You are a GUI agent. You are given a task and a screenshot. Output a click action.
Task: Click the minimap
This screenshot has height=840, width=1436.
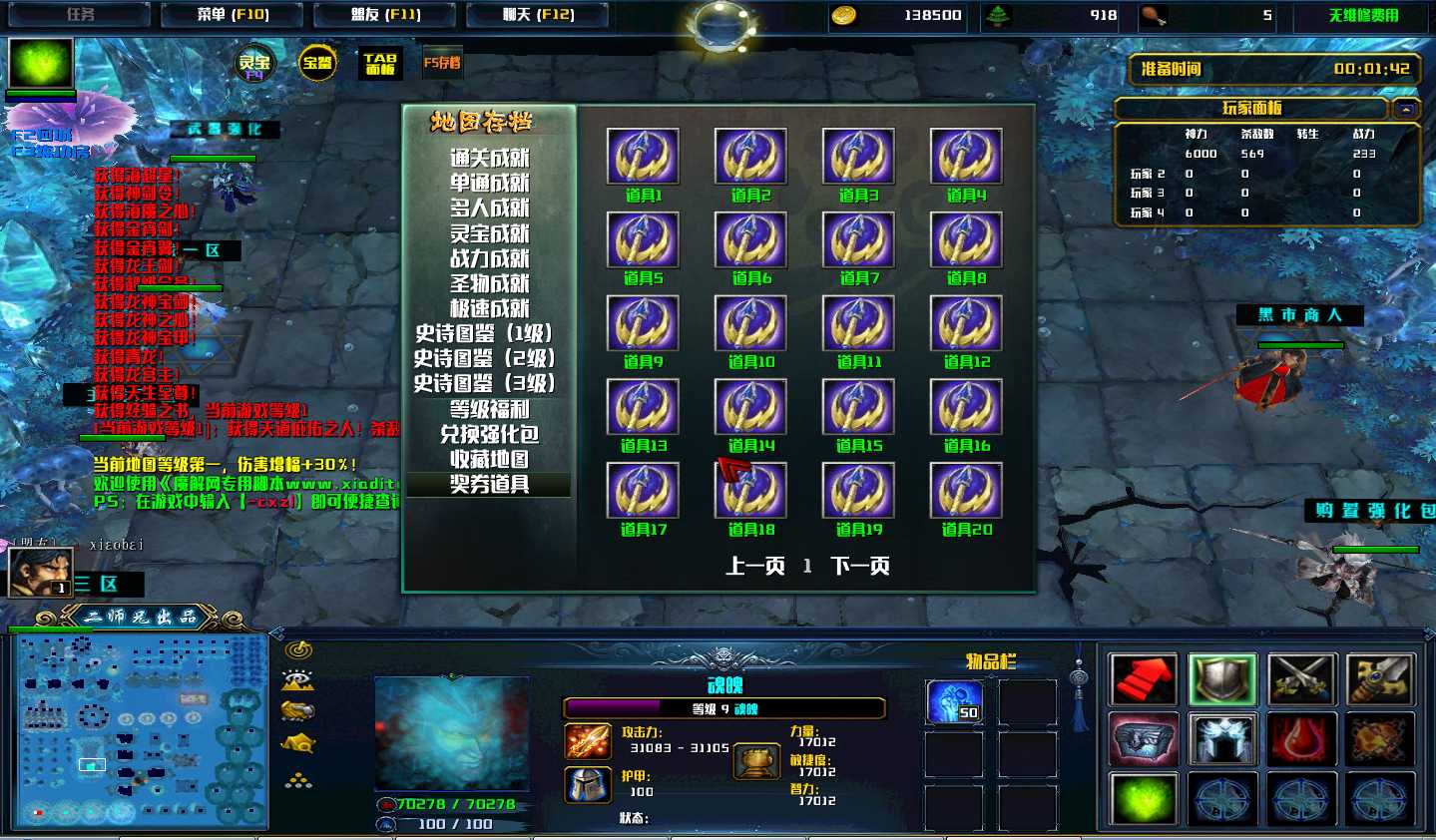140,731
